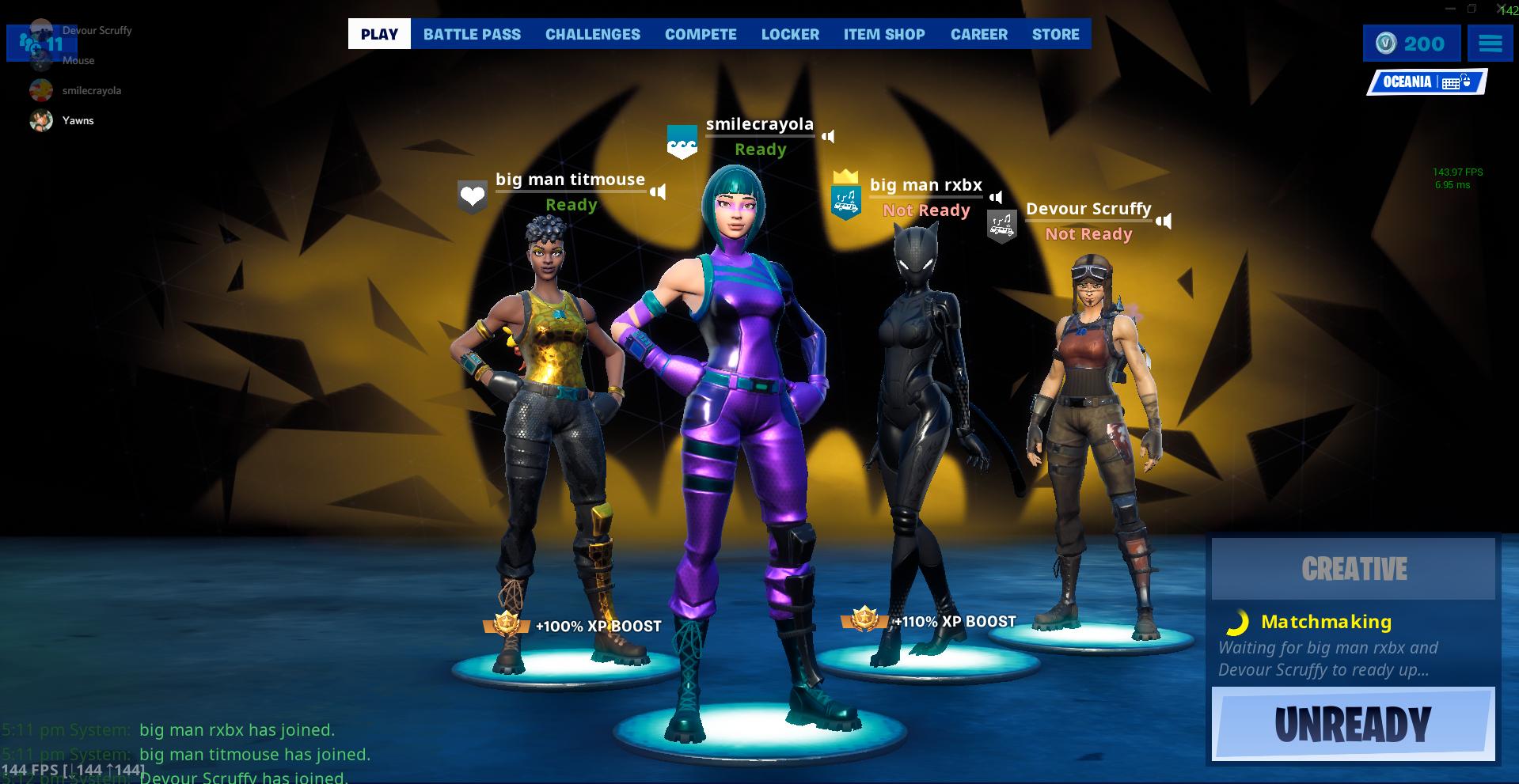Open the V-Bucks balance button
Viewport: 1519px width, 784px height.
[x=1411, y=44]
